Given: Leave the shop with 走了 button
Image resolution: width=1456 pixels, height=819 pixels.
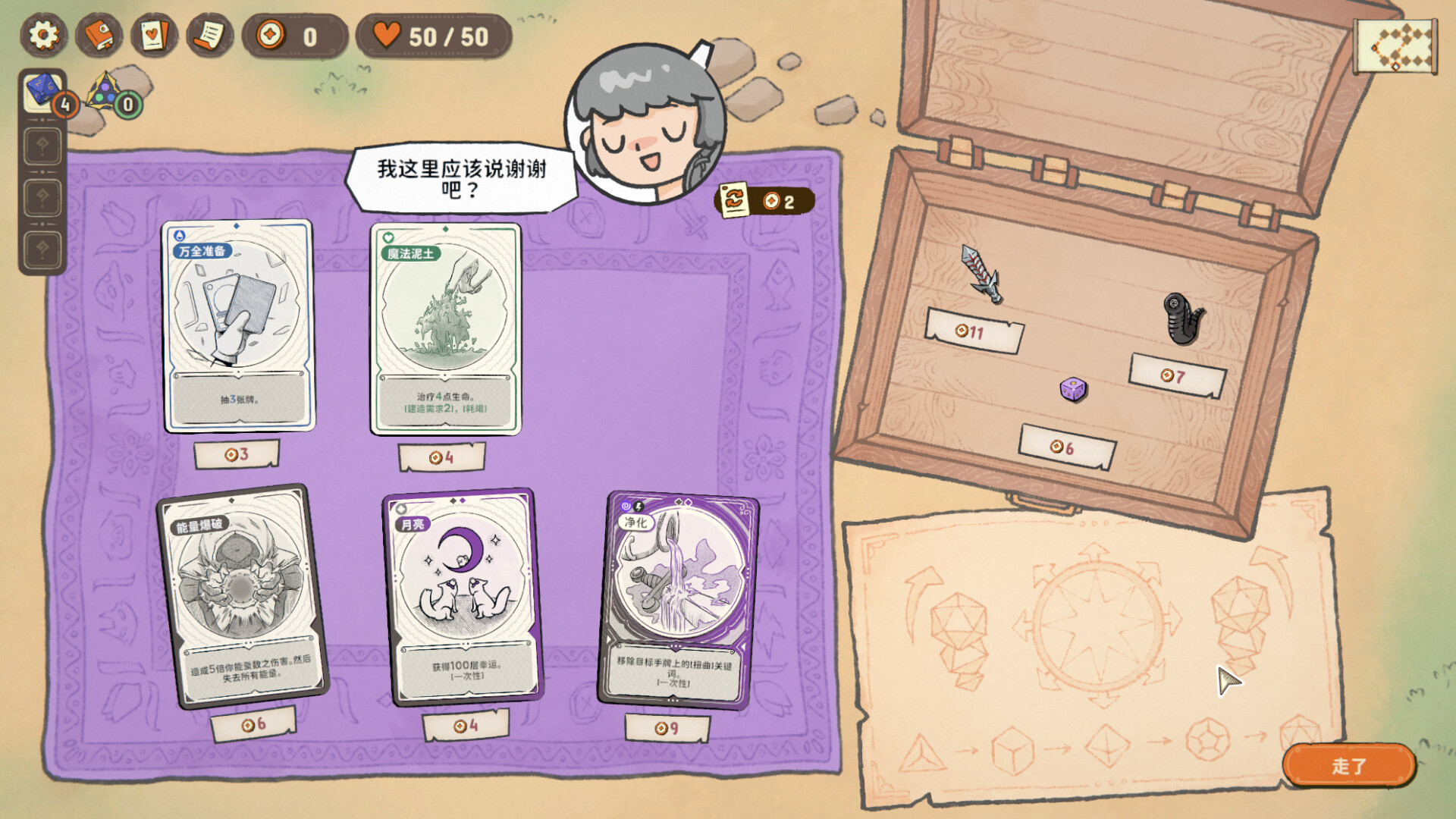Looking at the screenshot, I should pos(1348,766).
